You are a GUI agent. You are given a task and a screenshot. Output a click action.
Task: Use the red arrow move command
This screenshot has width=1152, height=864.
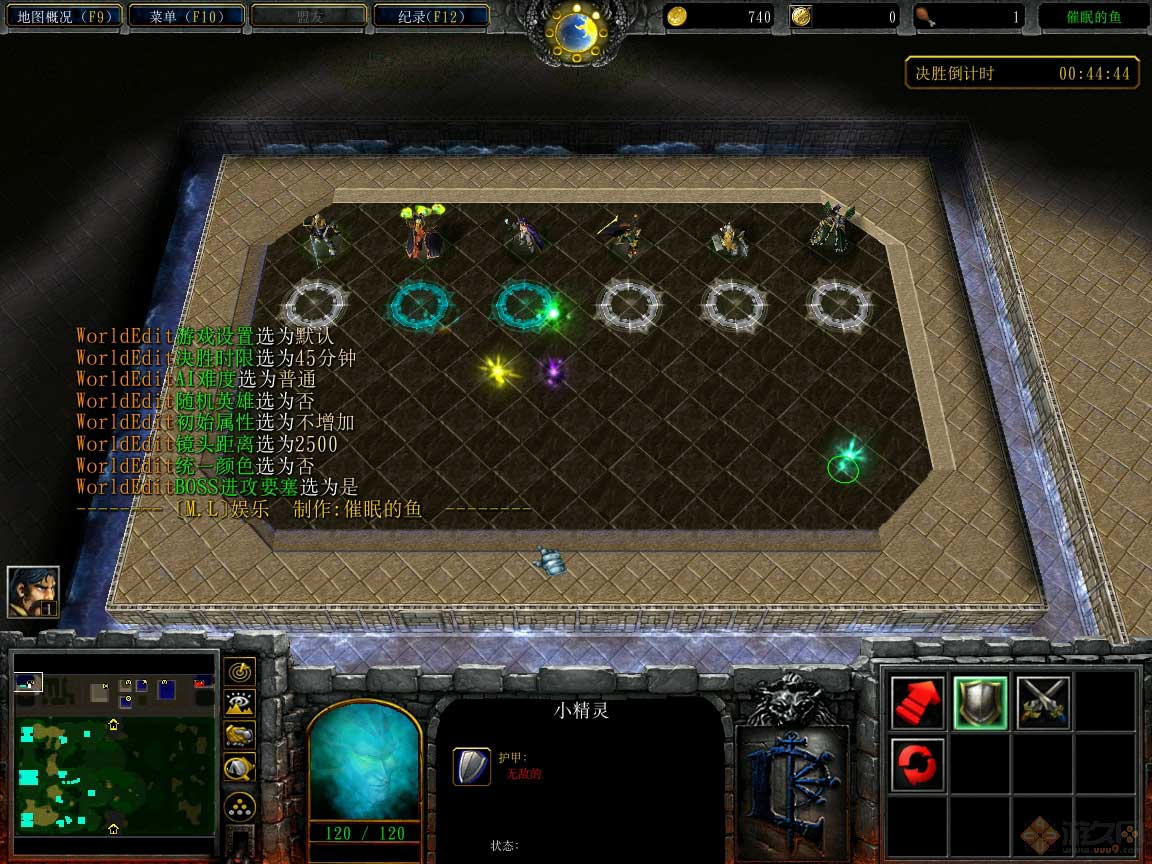(916, 701)
